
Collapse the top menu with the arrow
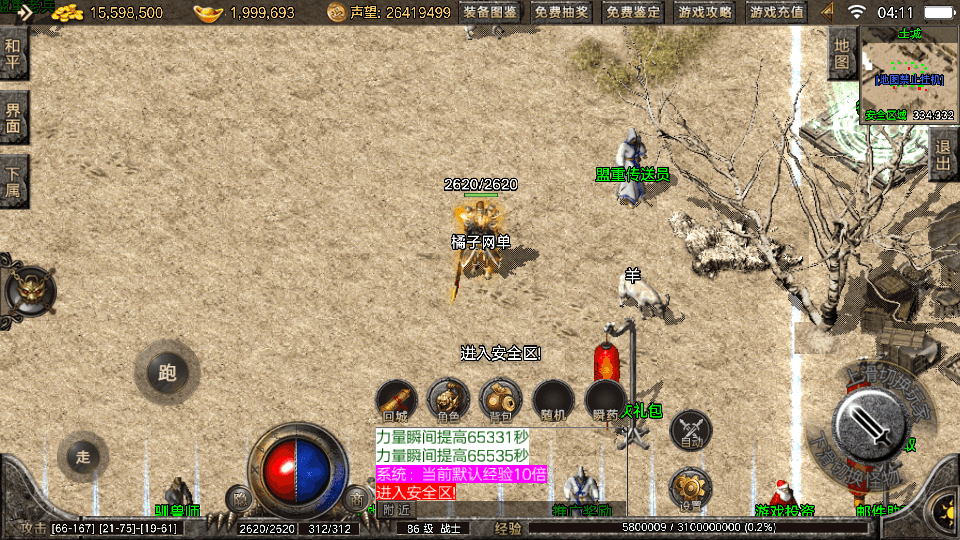[x=827, y=13]
